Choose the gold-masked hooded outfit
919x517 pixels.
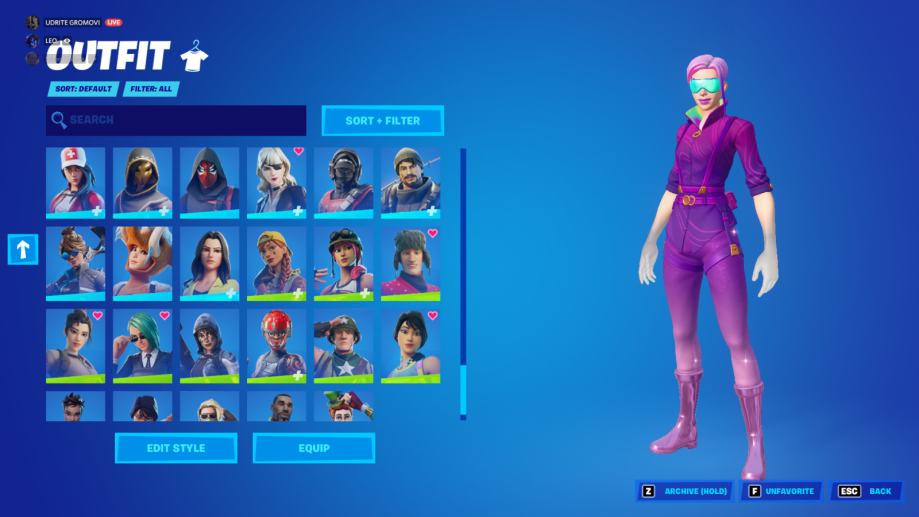coord(142,182)
